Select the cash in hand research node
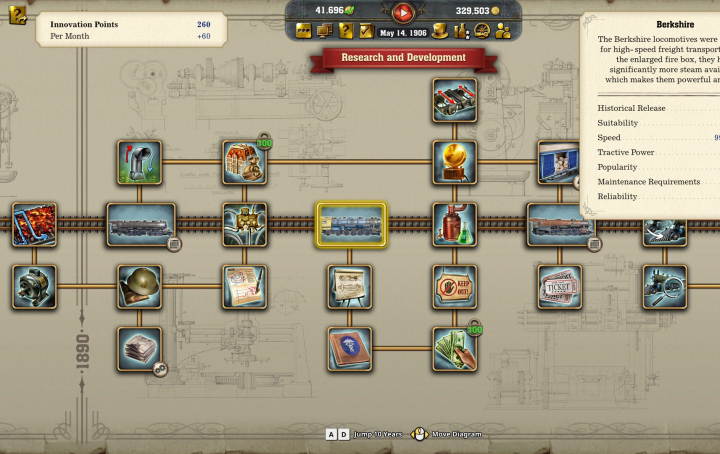 (x=455, y=349)
